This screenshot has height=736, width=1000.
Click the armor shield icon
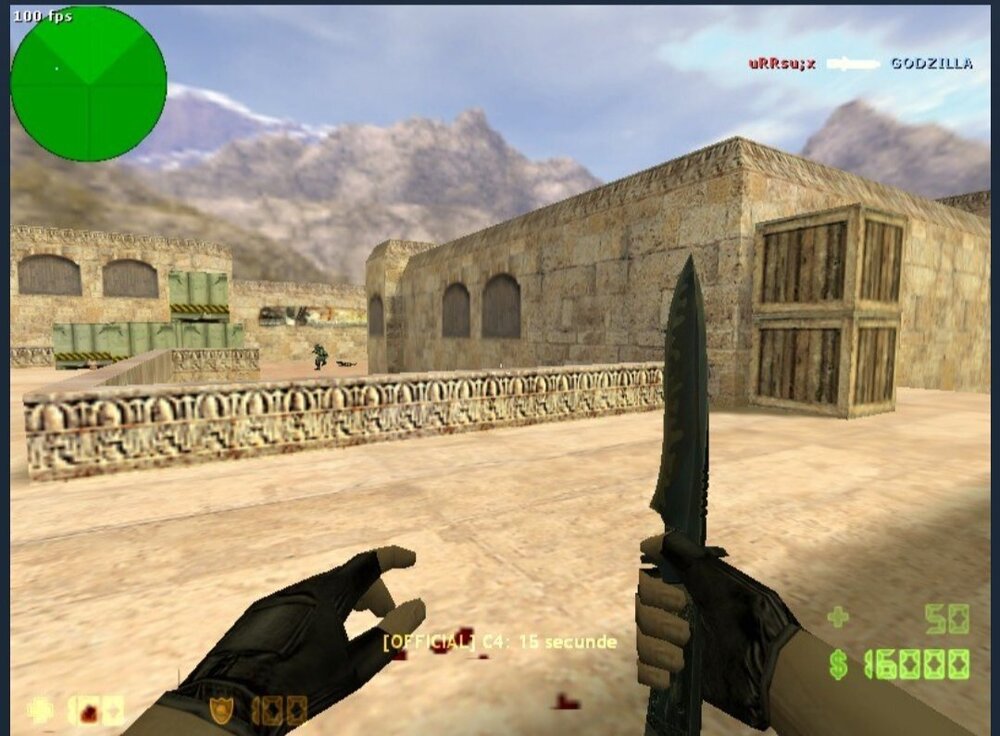[x=221, y=709]
